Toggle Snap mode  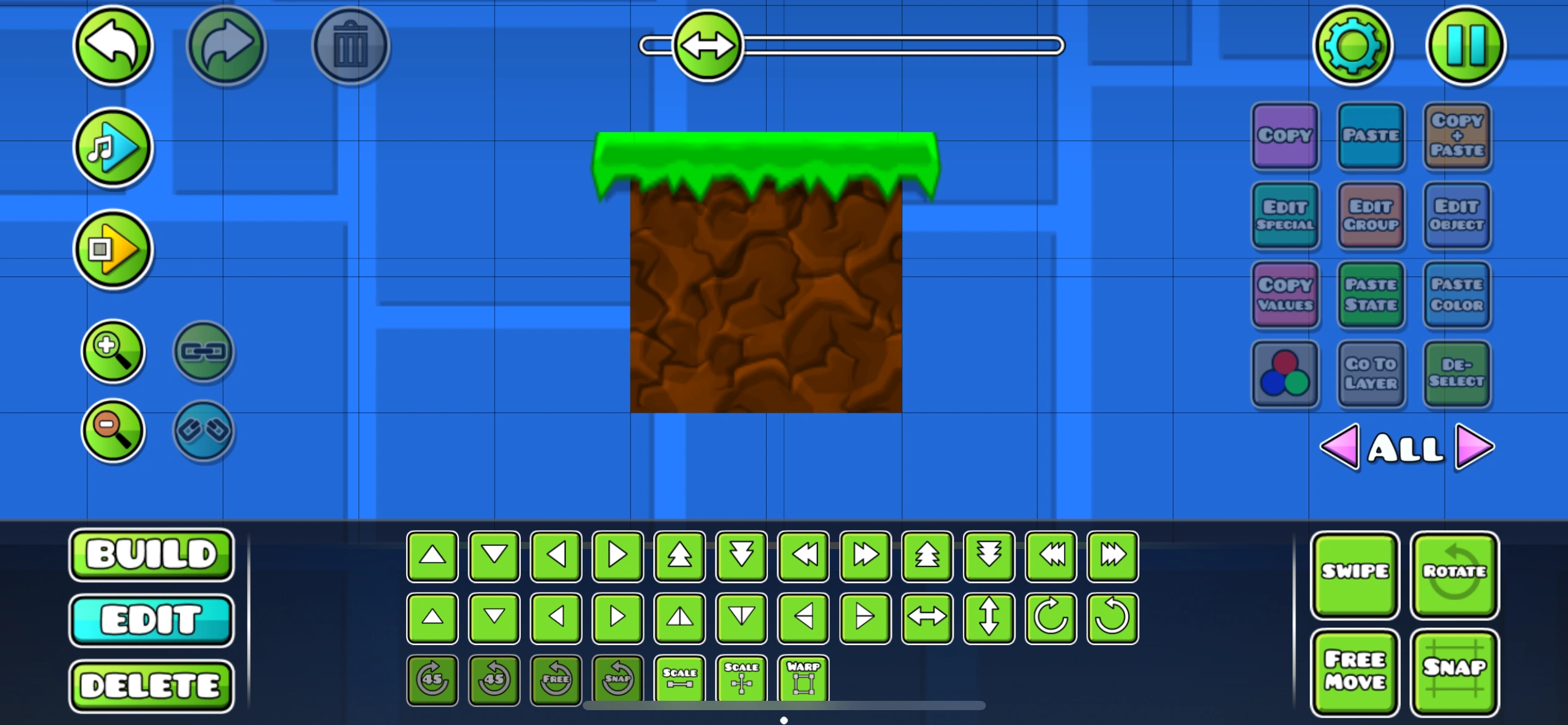1454,671
